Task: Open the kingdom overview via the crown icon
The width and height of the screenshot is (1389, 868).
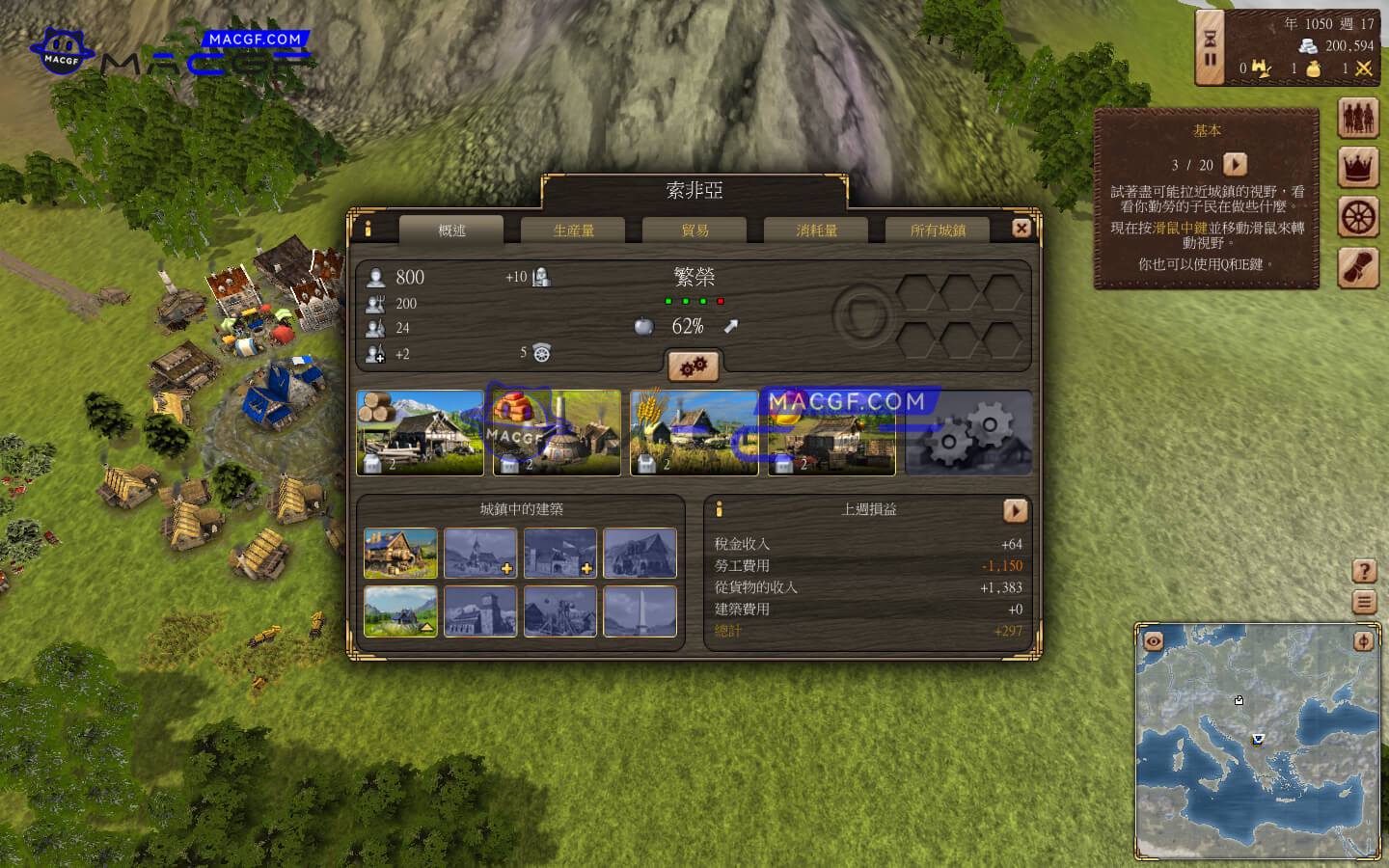Action: coord(1360,164)
